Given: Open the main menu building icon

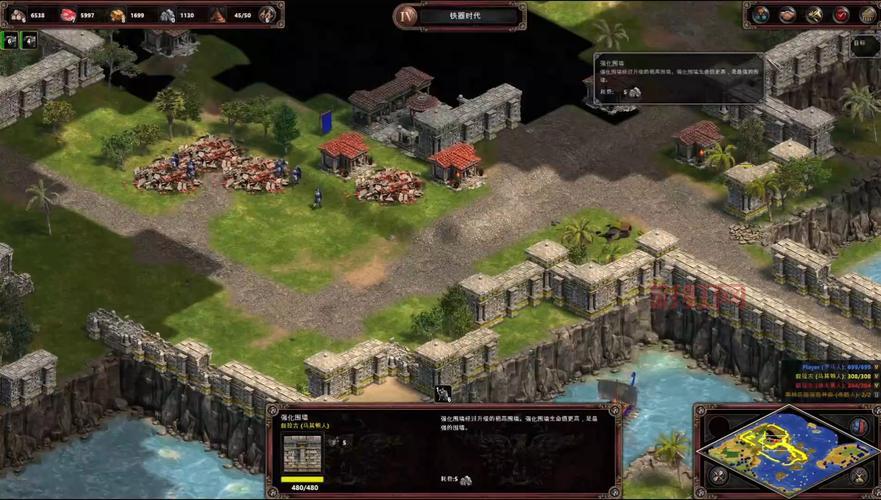Looking at the screenshot, I should point(866,14).
